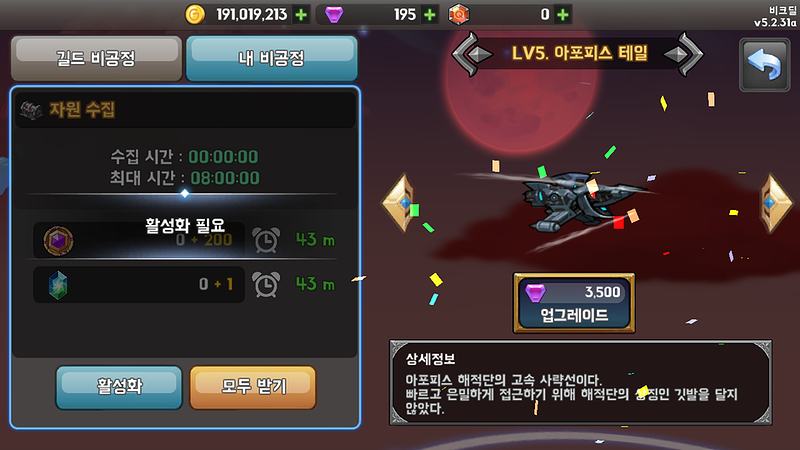Add more gold with the plus button
Screen dimensions: 800x450
coord(302,14)
